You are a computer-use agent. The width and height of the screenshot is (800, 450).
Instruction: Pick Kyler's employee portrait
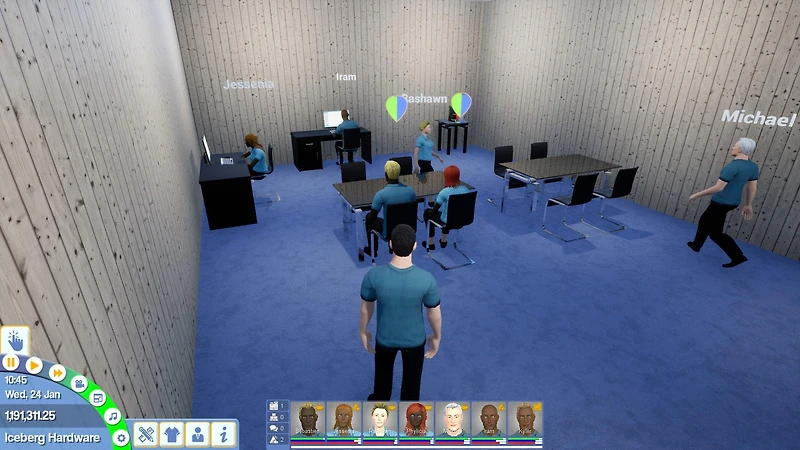point(524,420)
